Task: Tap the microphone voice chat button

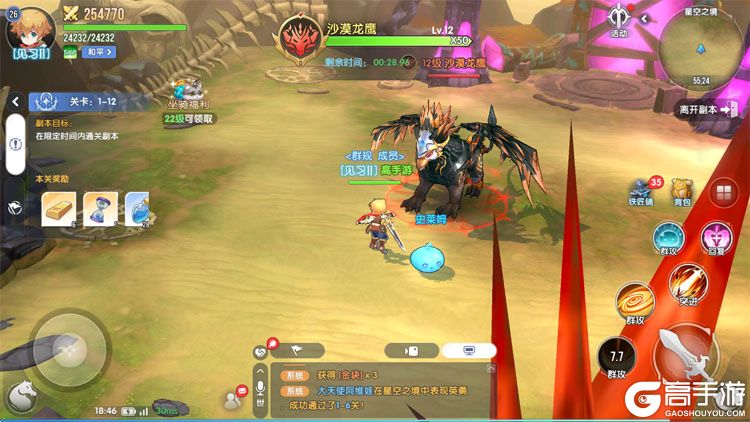Action: click(261, 388)
